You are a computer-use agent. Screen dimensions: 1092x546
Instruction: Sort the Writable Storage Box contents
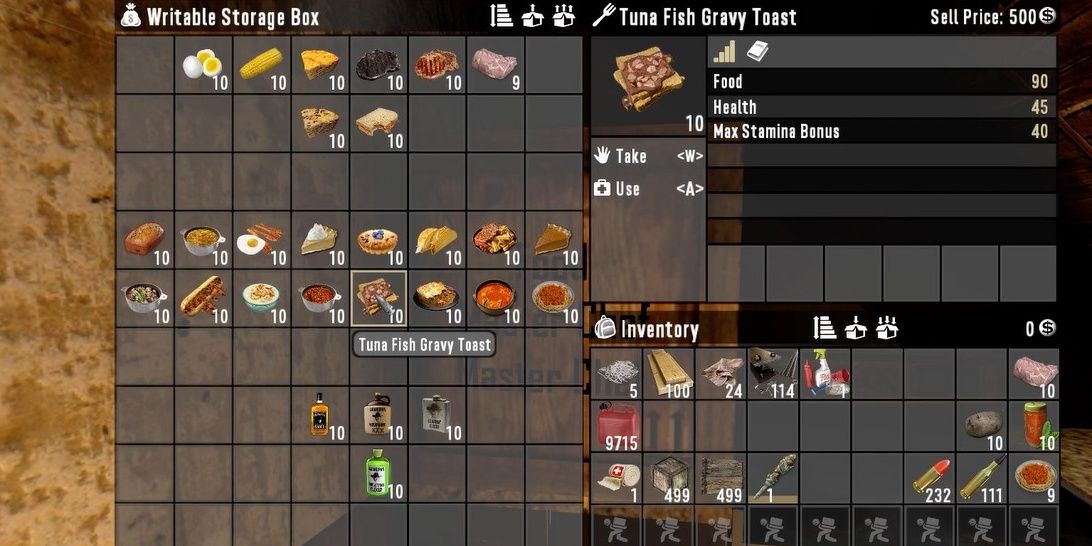(x=502, y=16)
